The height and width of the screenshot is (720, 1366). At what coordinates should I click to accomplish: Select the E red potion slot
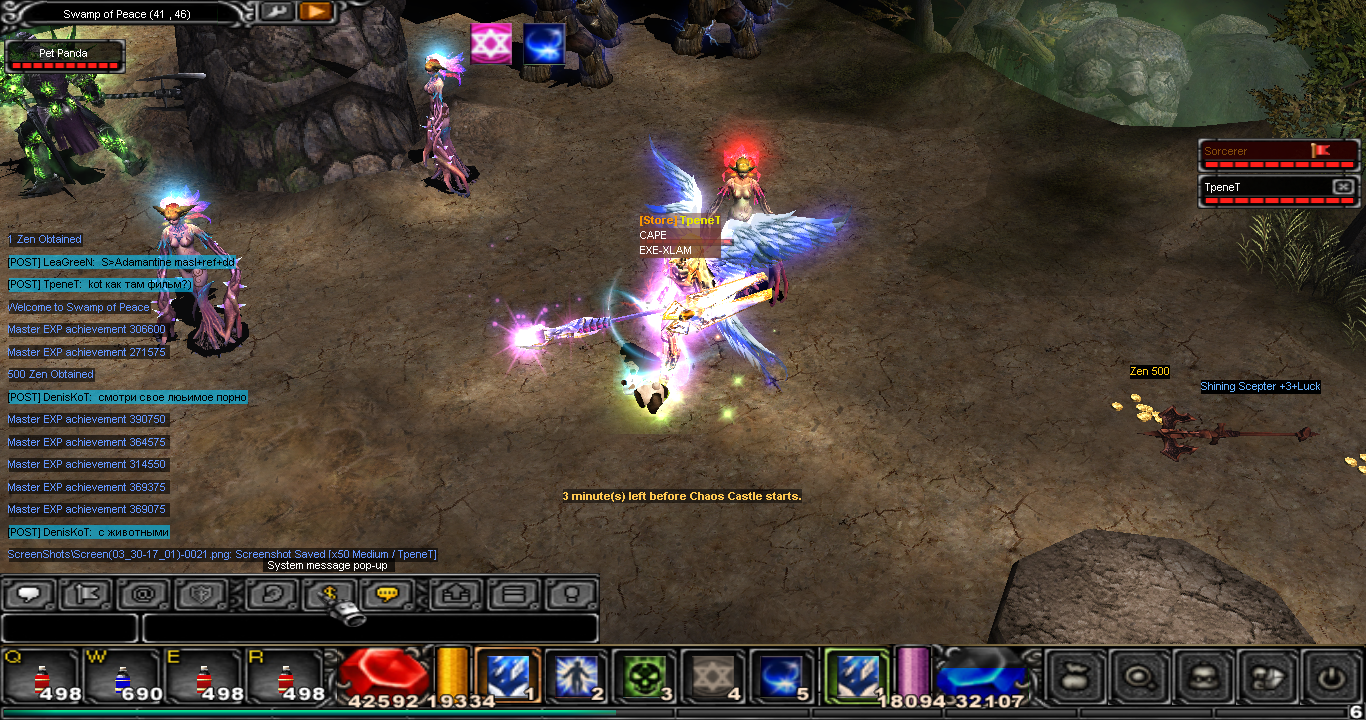(204, 675)
